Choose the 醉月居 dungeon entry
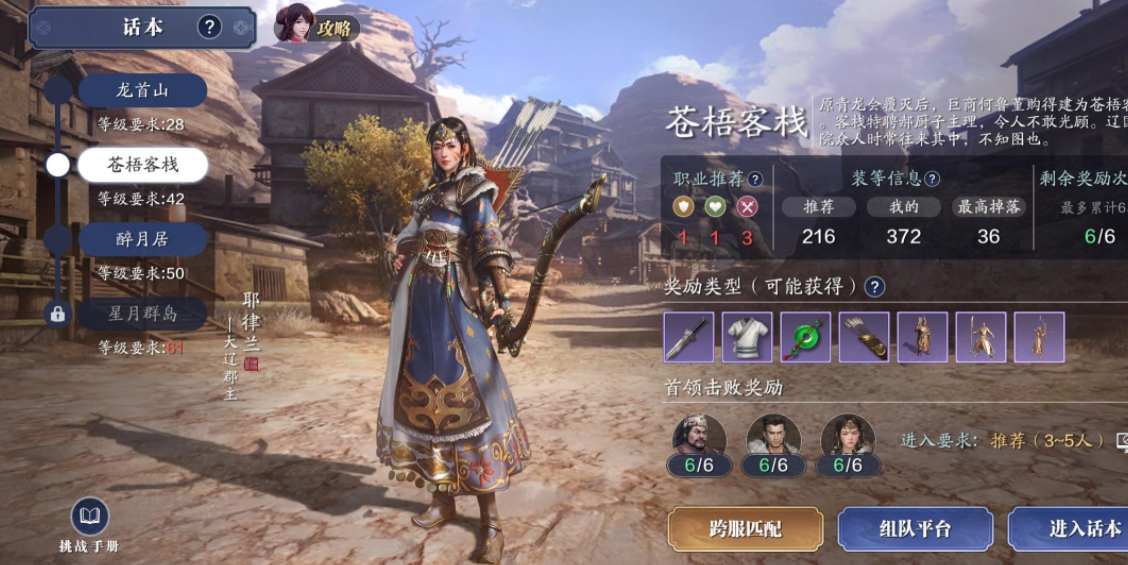The height and width of the screenshot is (565, 1128). point(142,239)
